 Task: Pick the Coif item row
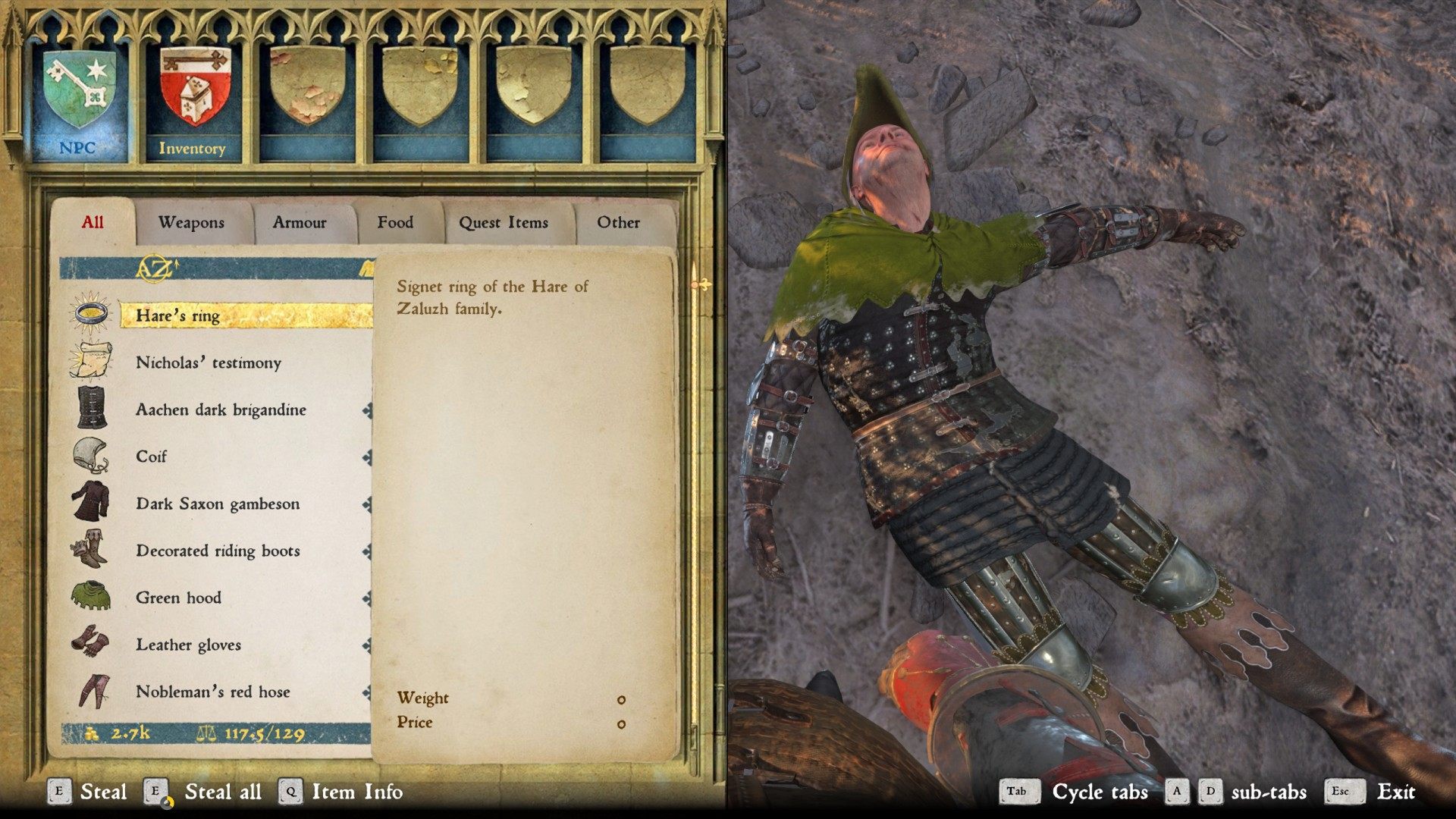pyautogui.click(x=220, y=457)
